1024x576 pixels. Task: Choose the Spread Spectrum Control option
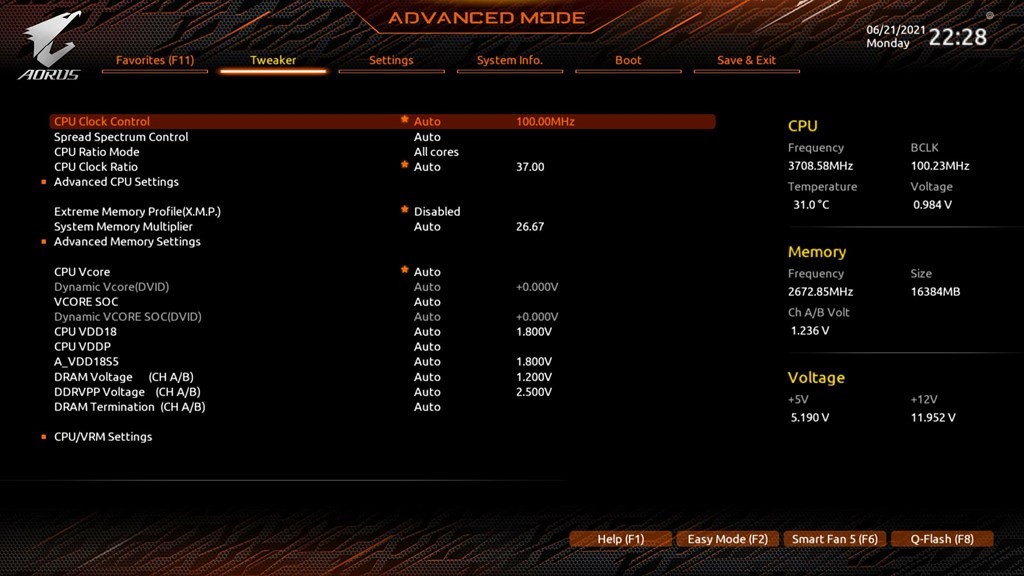(121, 137)
